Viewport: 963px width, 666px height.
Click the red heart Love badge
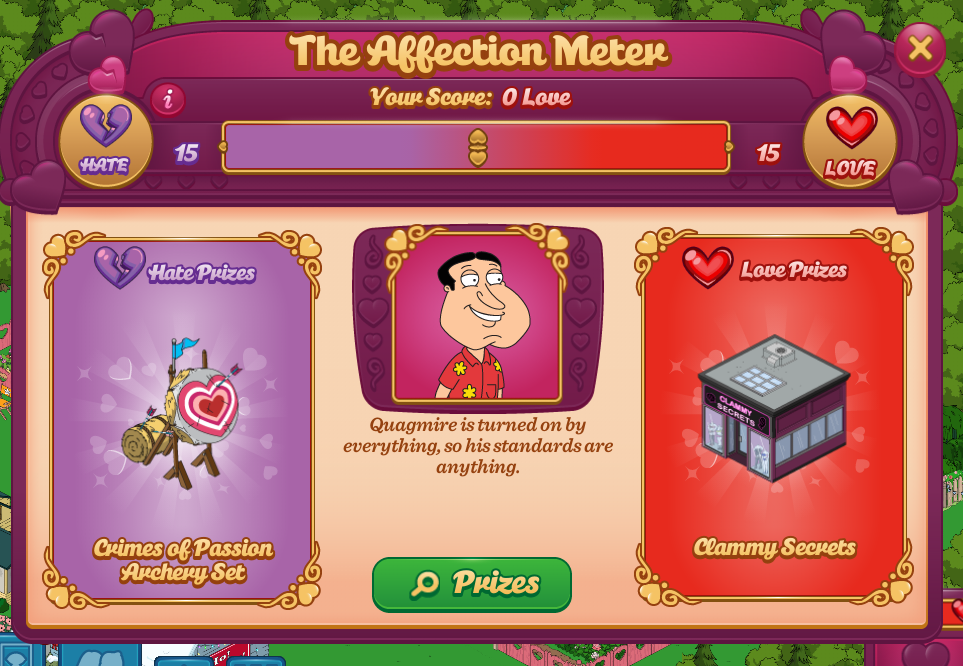tap(850, 142)
